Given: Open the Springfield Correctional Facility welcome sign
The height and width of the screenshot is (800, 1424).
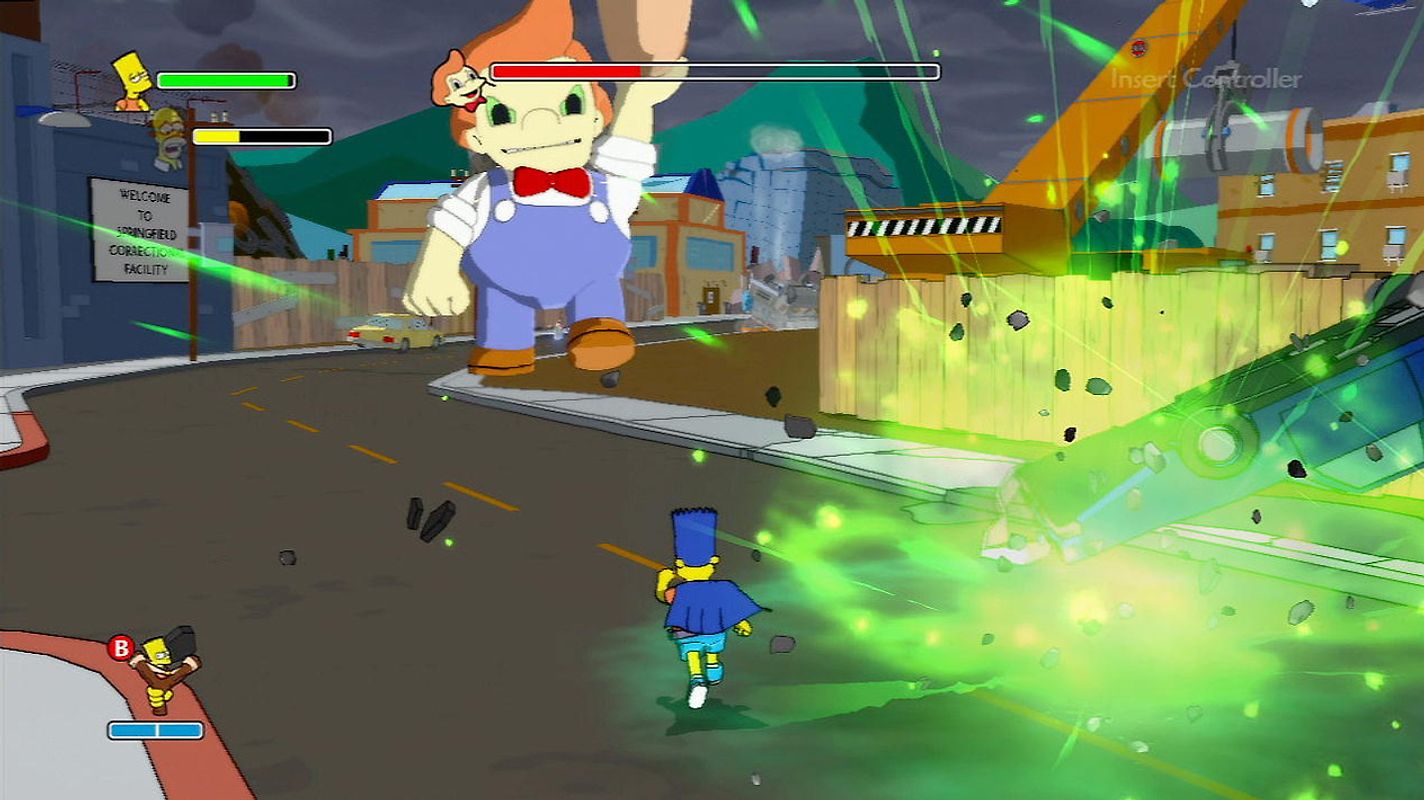Looking at the screenshot, I should pos(138,230).
